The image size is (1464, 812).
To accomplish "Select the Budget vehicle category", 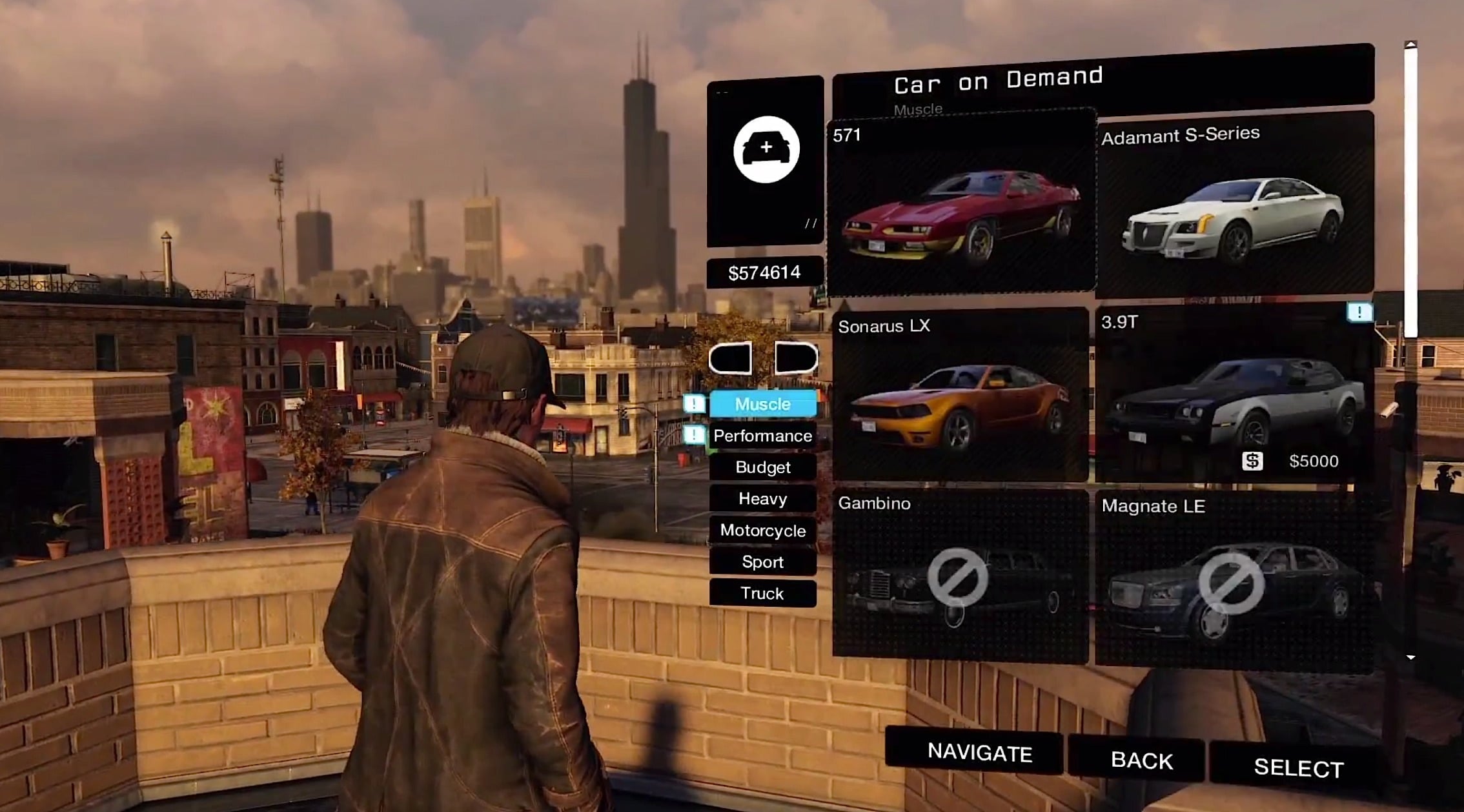I will pyautogui.click(x=762, y=467).
